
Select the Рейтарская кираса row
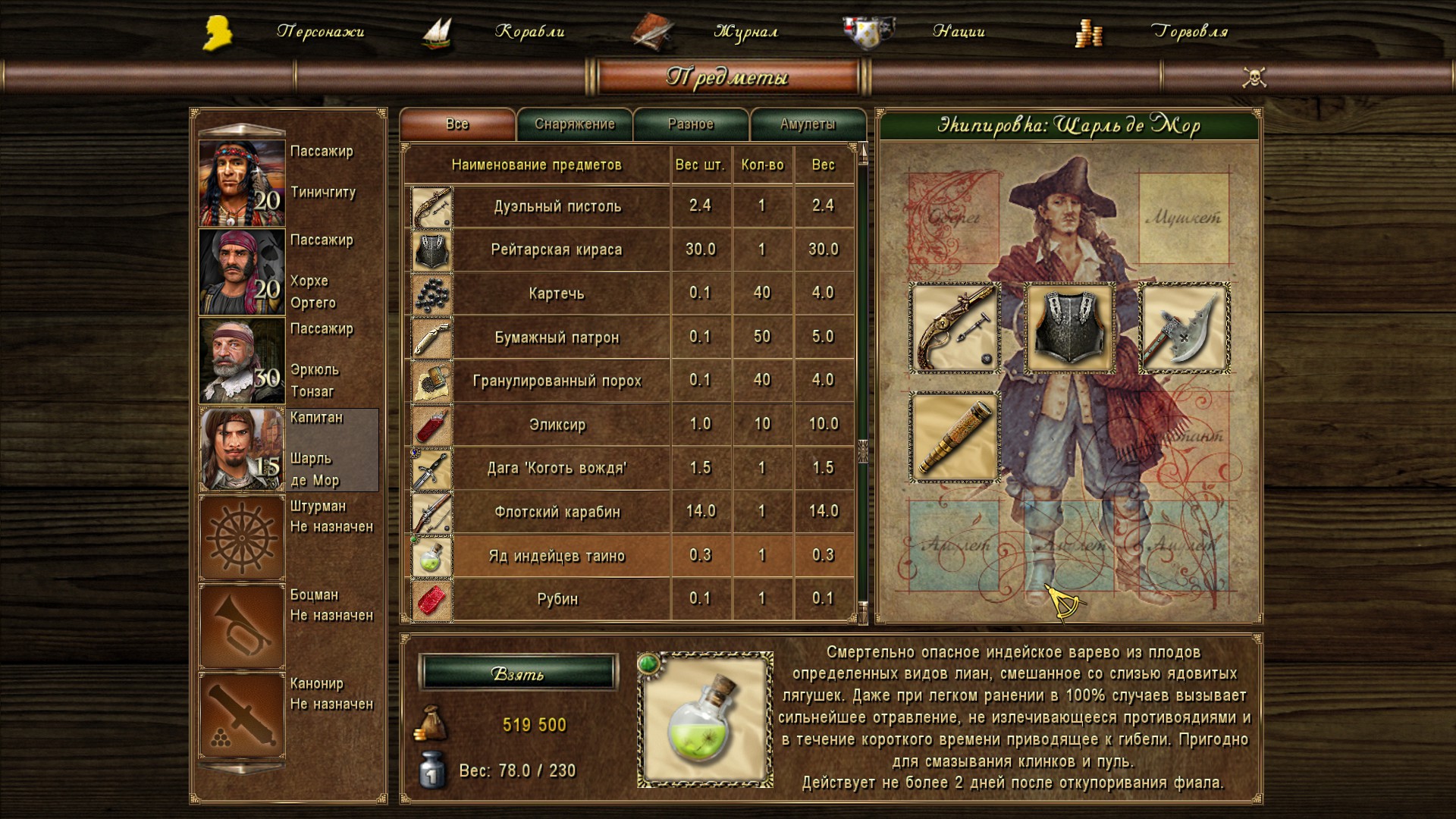[557, 249]
